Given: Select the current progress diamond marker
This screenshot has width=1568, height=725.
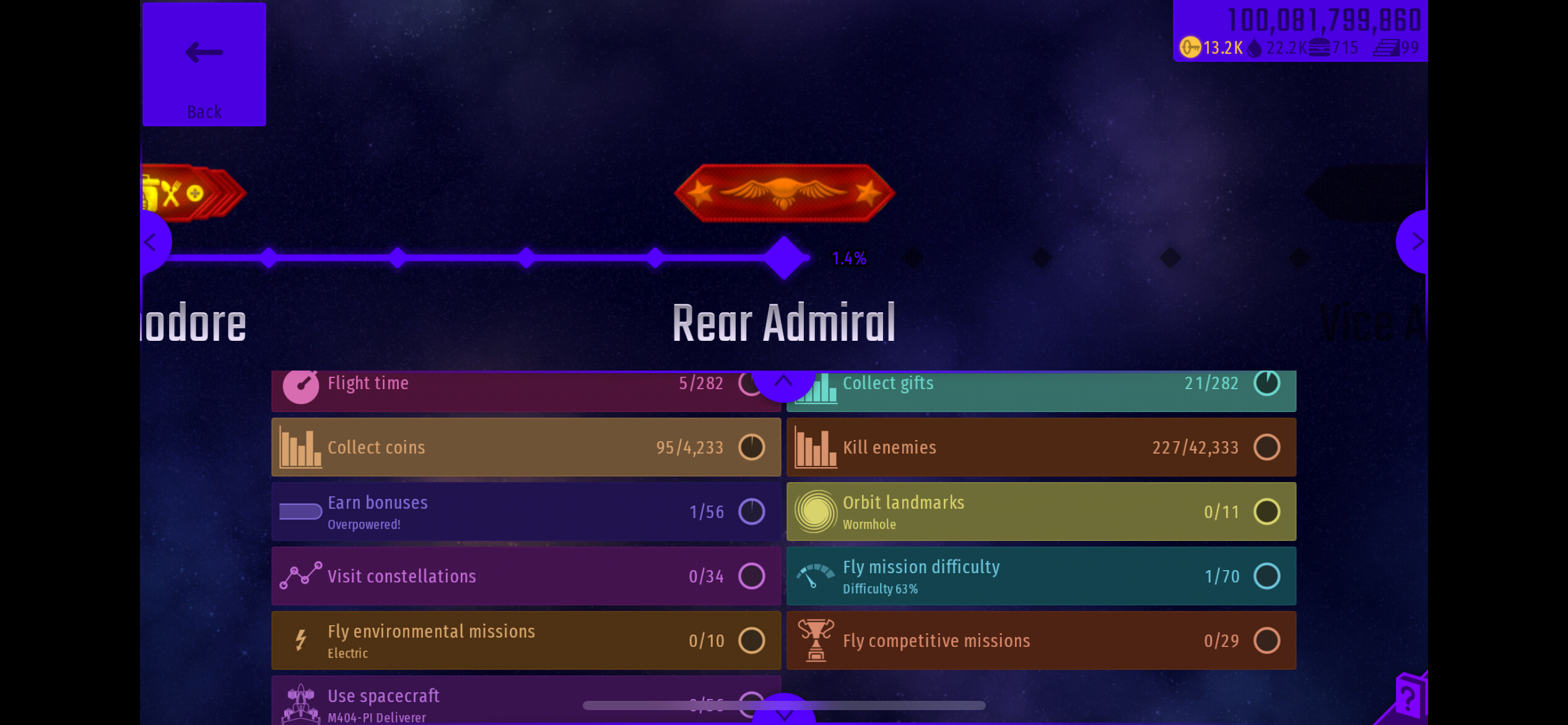Looking at the screenshot, I should tap(784, 258).
